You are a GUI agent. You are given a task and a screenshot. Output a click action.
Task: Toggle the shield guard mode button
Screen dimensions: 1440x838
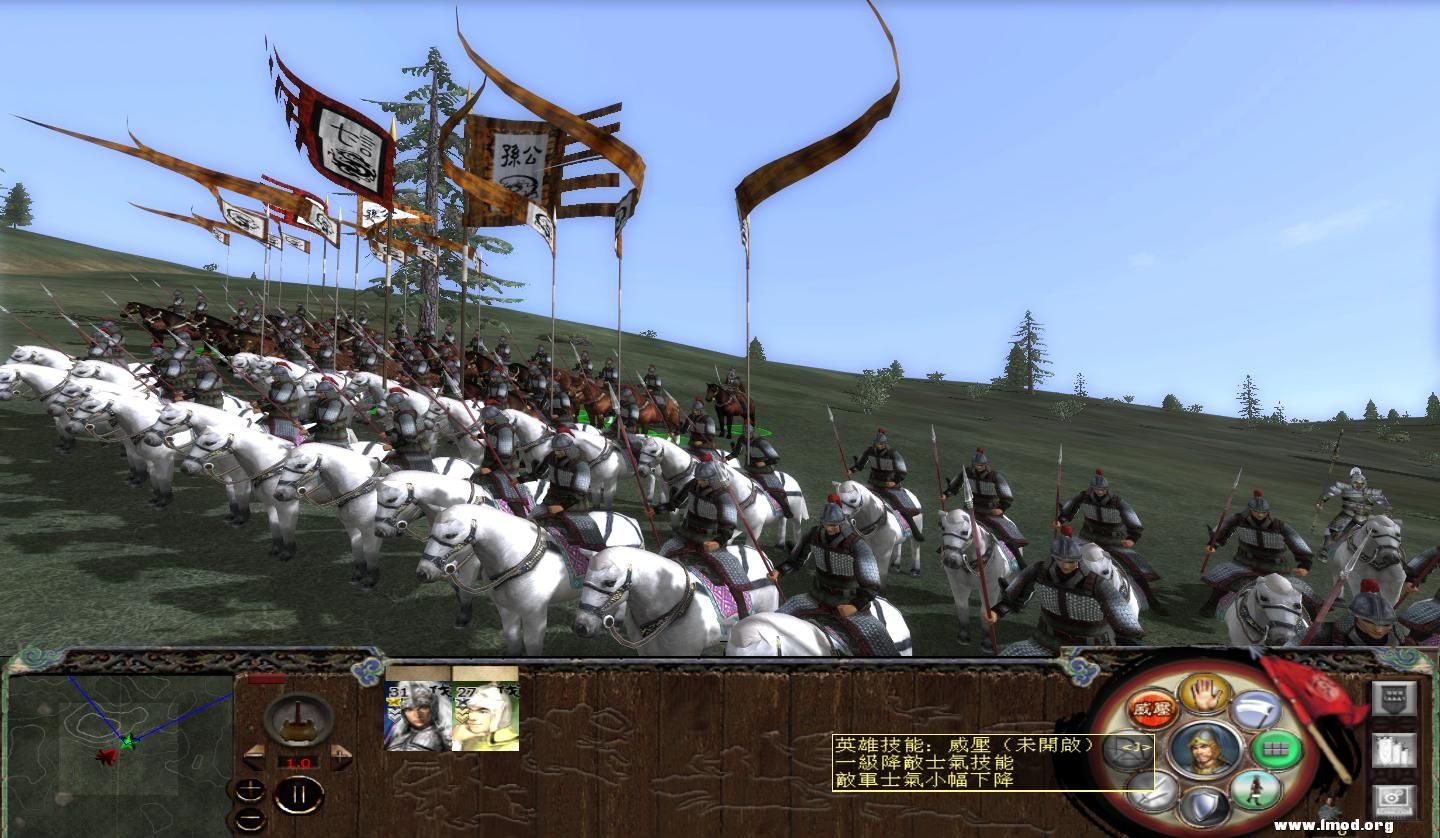tap(1204, 807)
